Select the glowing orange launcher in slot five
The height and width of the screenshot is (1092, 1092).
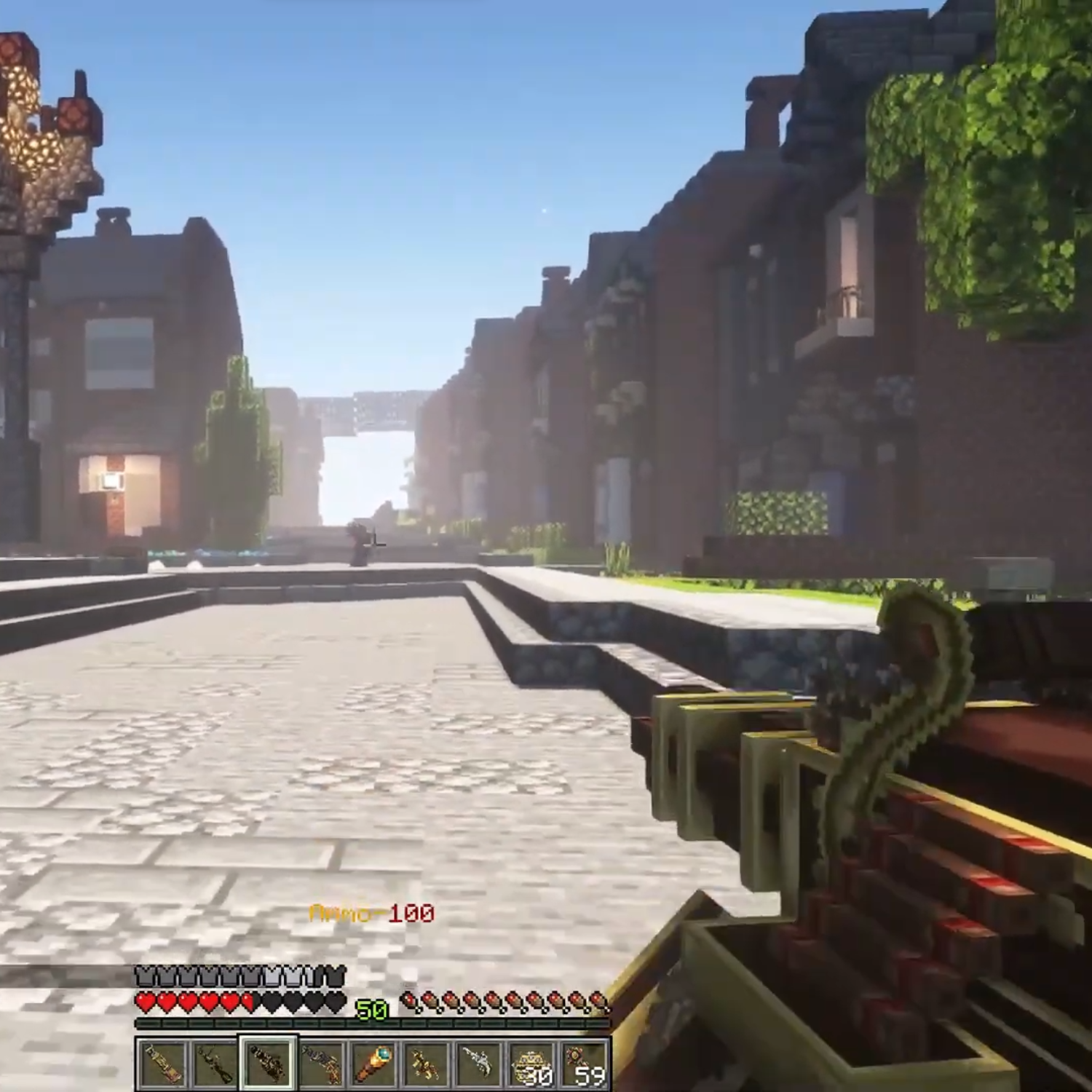pos(373,1069)
